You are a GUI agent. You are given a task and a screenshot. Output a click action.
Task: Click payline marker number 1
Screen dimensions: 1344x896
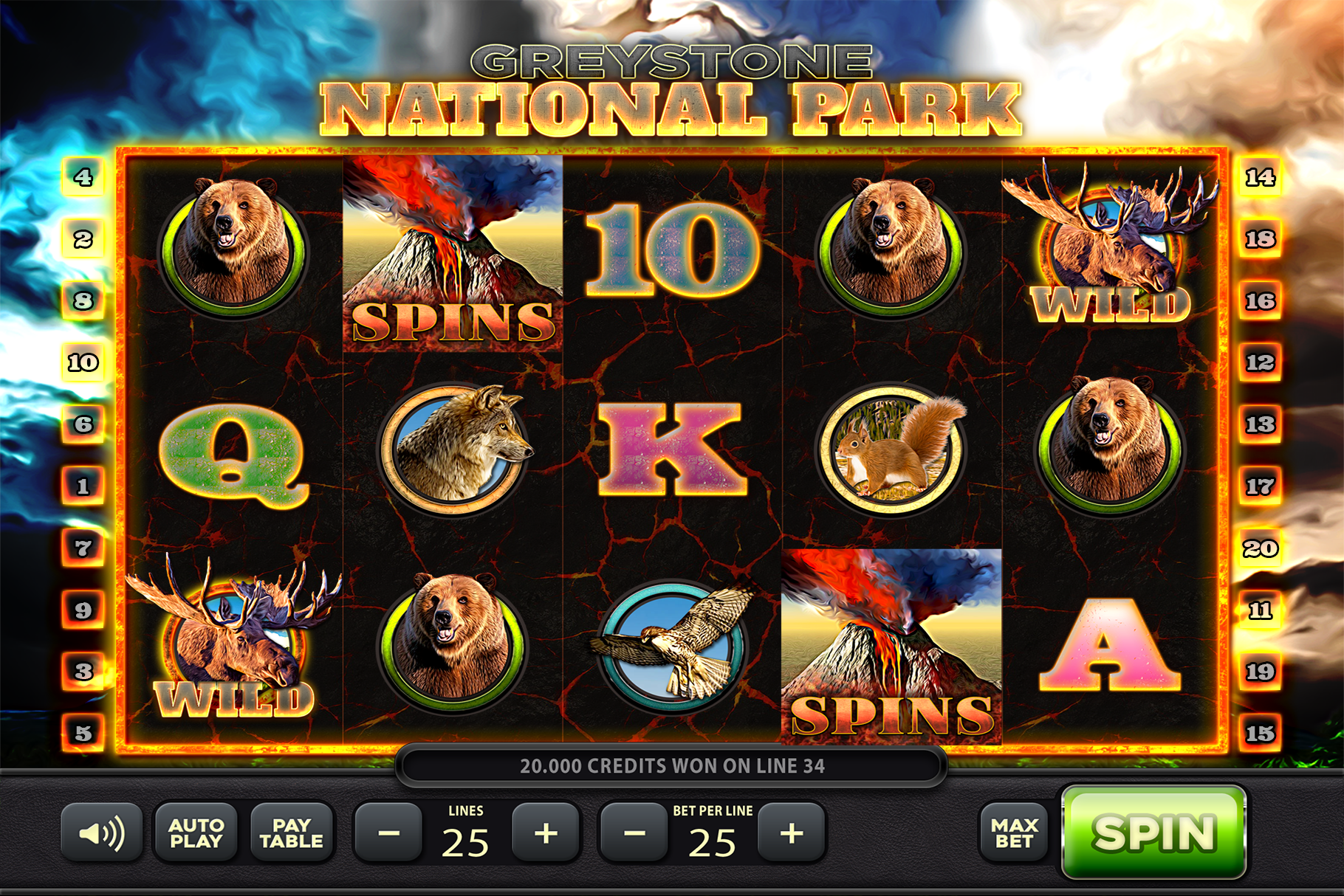point(83,486)
